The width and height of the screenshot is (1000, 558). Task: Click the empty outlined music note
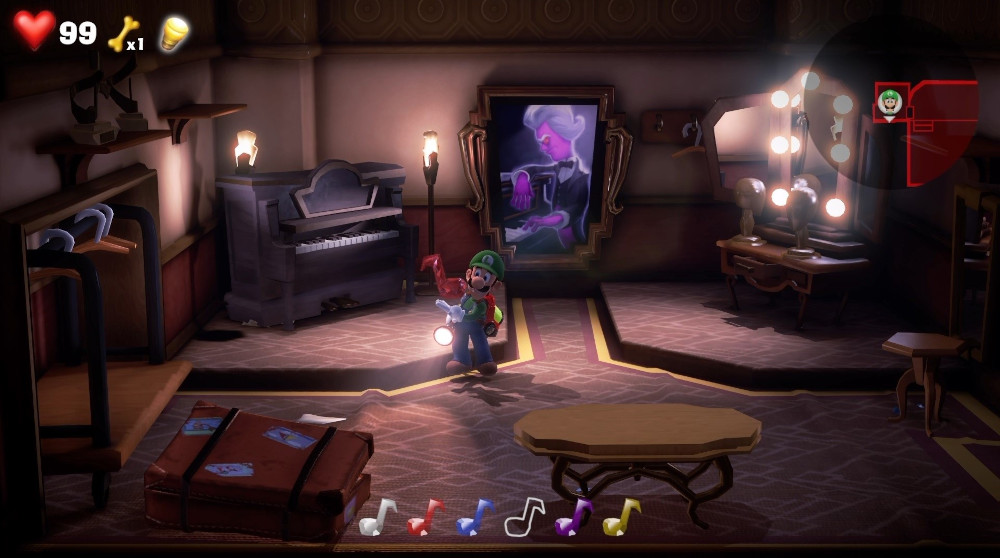(x=524, y=517)
